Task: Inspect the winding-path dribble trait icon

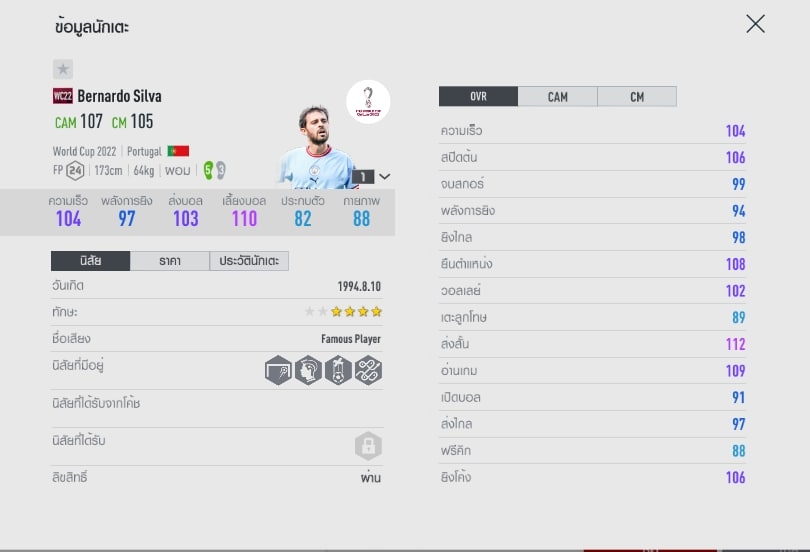Action: [368, 370]
